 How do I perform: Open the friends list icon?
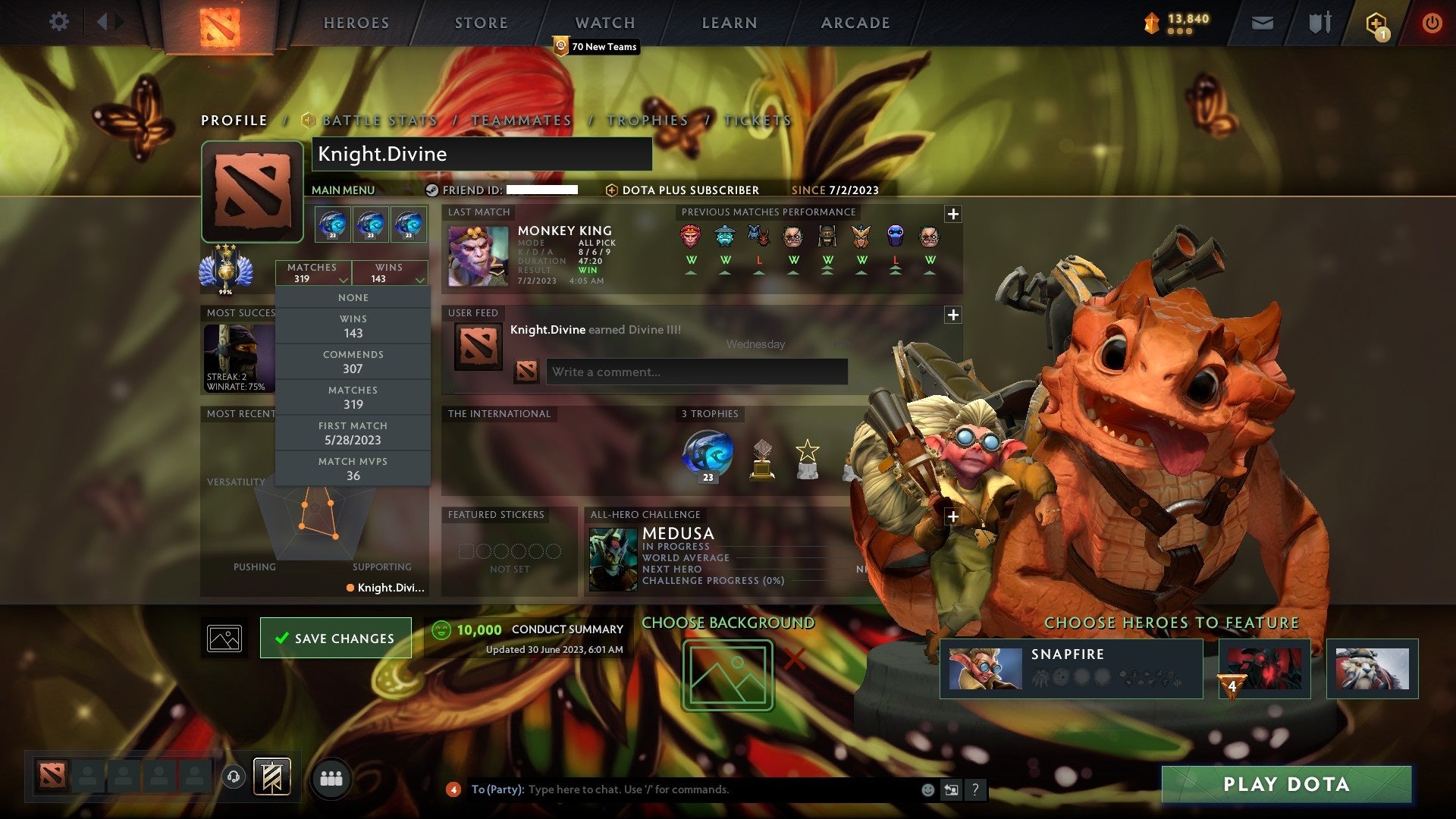(331, 778)
